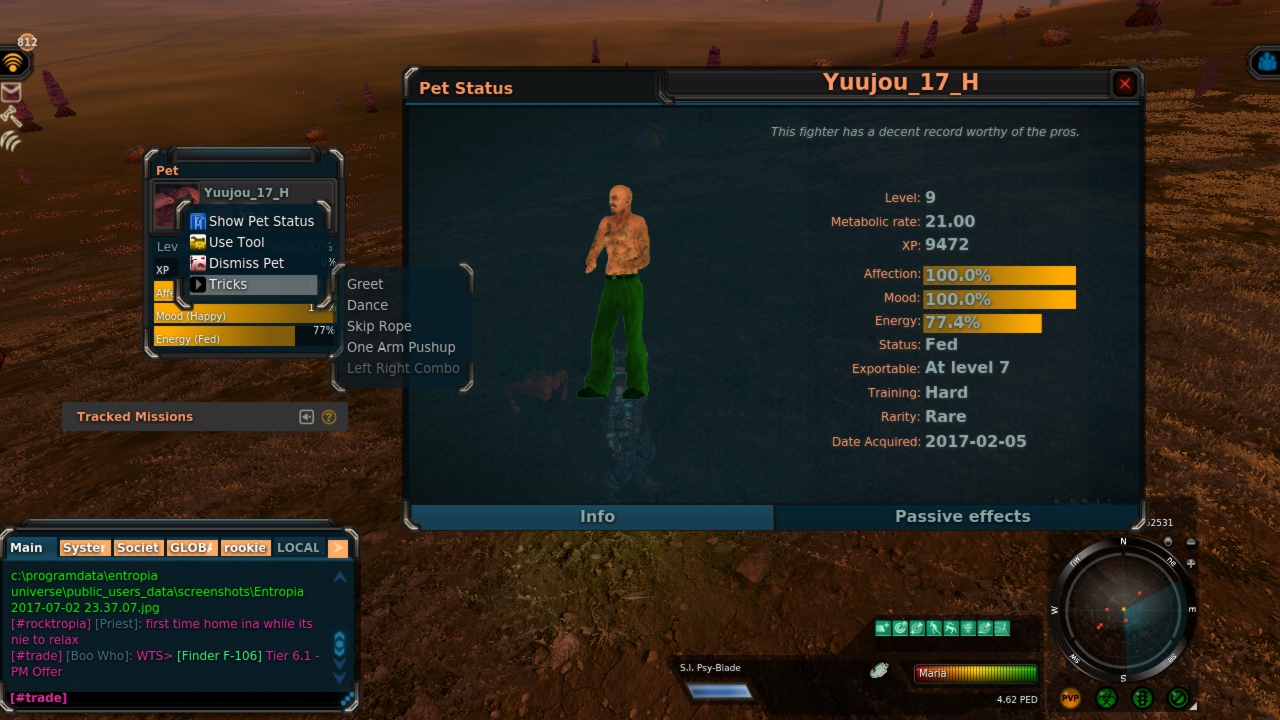
Task: Open the mail envelope icon
Action: coord(11,92)
